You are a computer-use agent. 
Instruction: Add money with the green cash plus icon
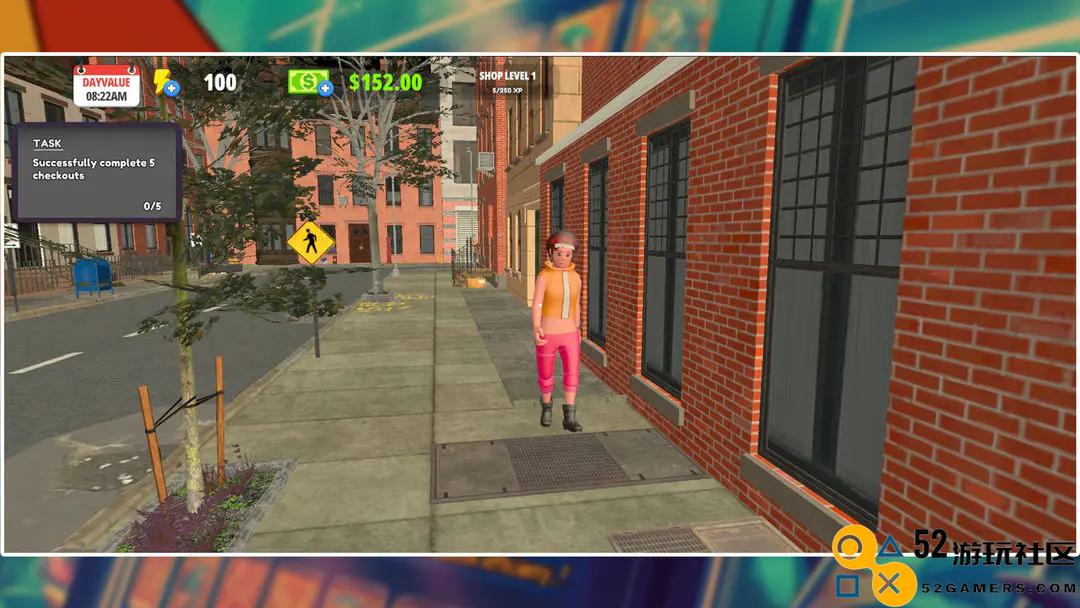coord(310,82)
